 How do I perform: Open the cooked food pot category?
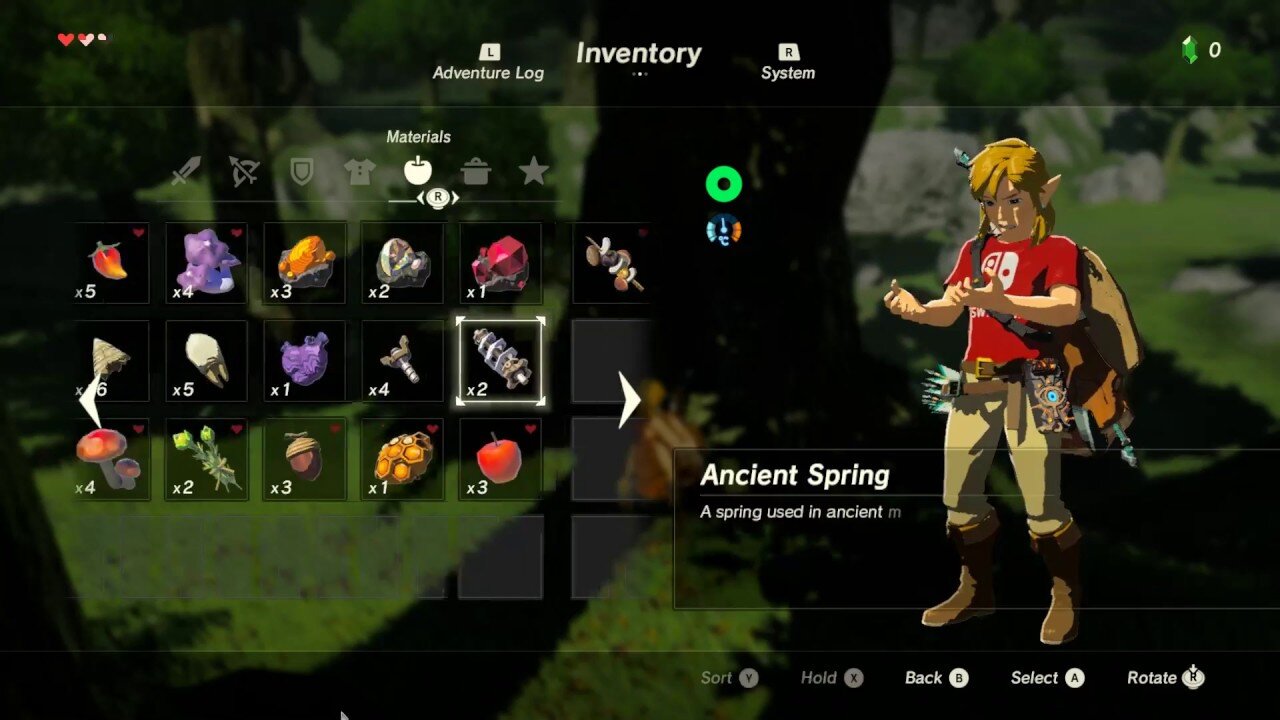click(x=476, y=171)
